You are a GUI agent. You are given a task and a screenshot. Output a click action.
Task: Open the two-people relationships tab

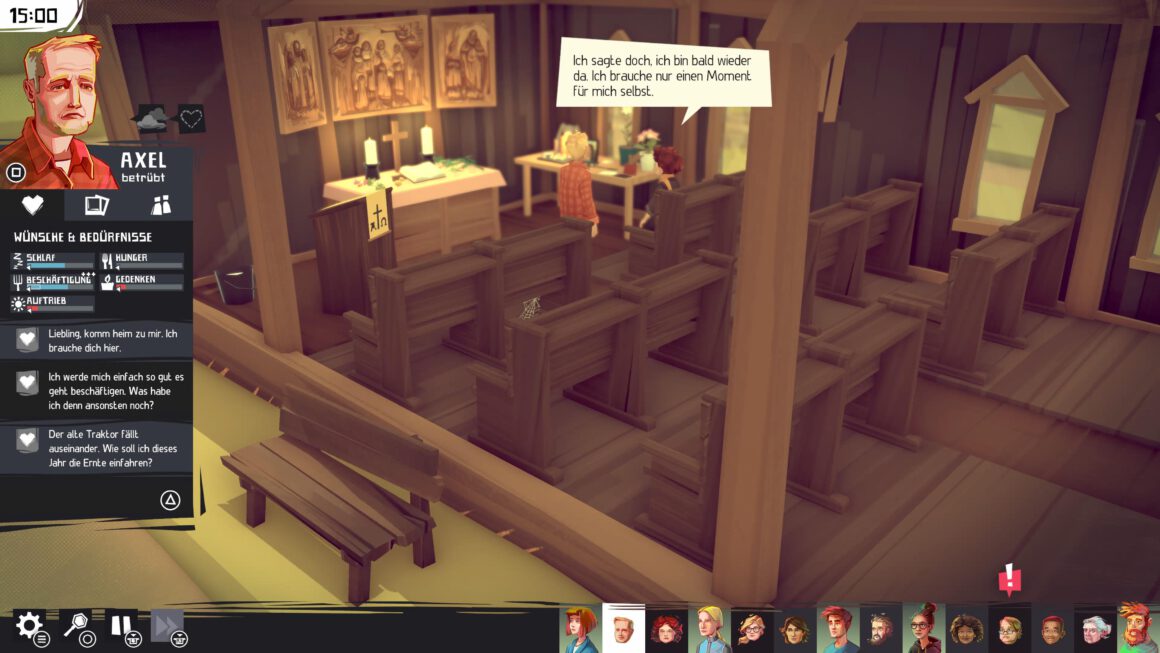[x=160, y=205]
